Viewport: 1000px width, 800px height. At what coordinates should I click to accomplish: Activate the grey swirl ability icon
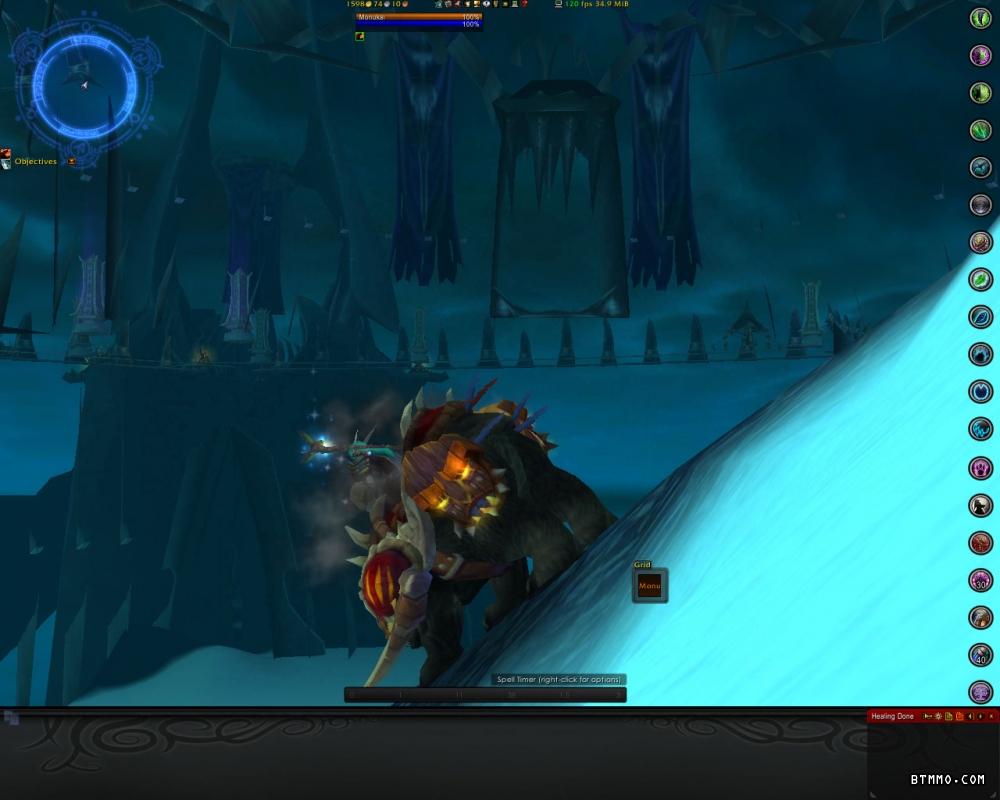980,205
